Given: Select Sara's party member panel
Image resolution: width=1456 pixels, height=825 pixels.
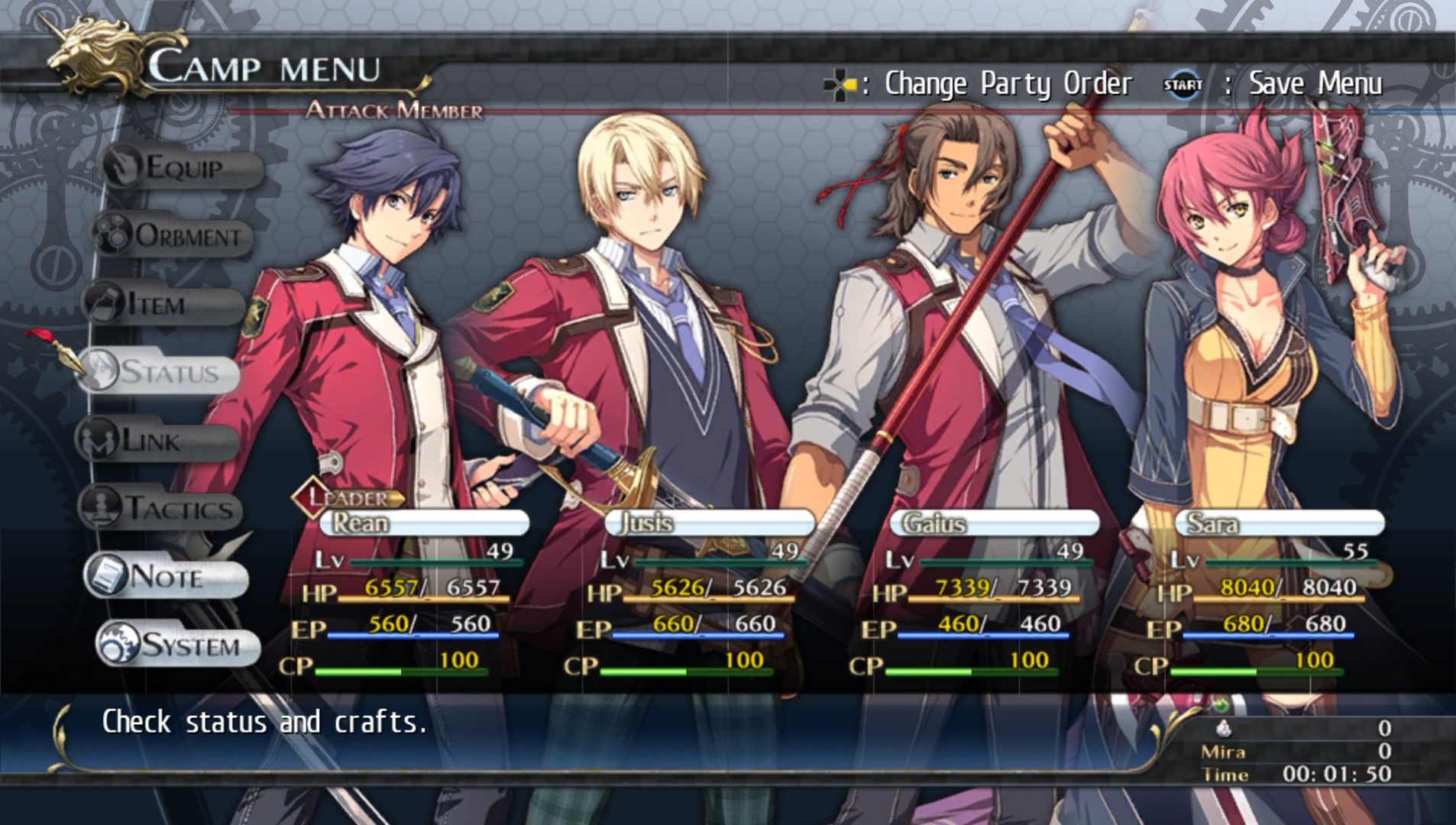Looking at the screenshot, I should [x=1280, y=523].
